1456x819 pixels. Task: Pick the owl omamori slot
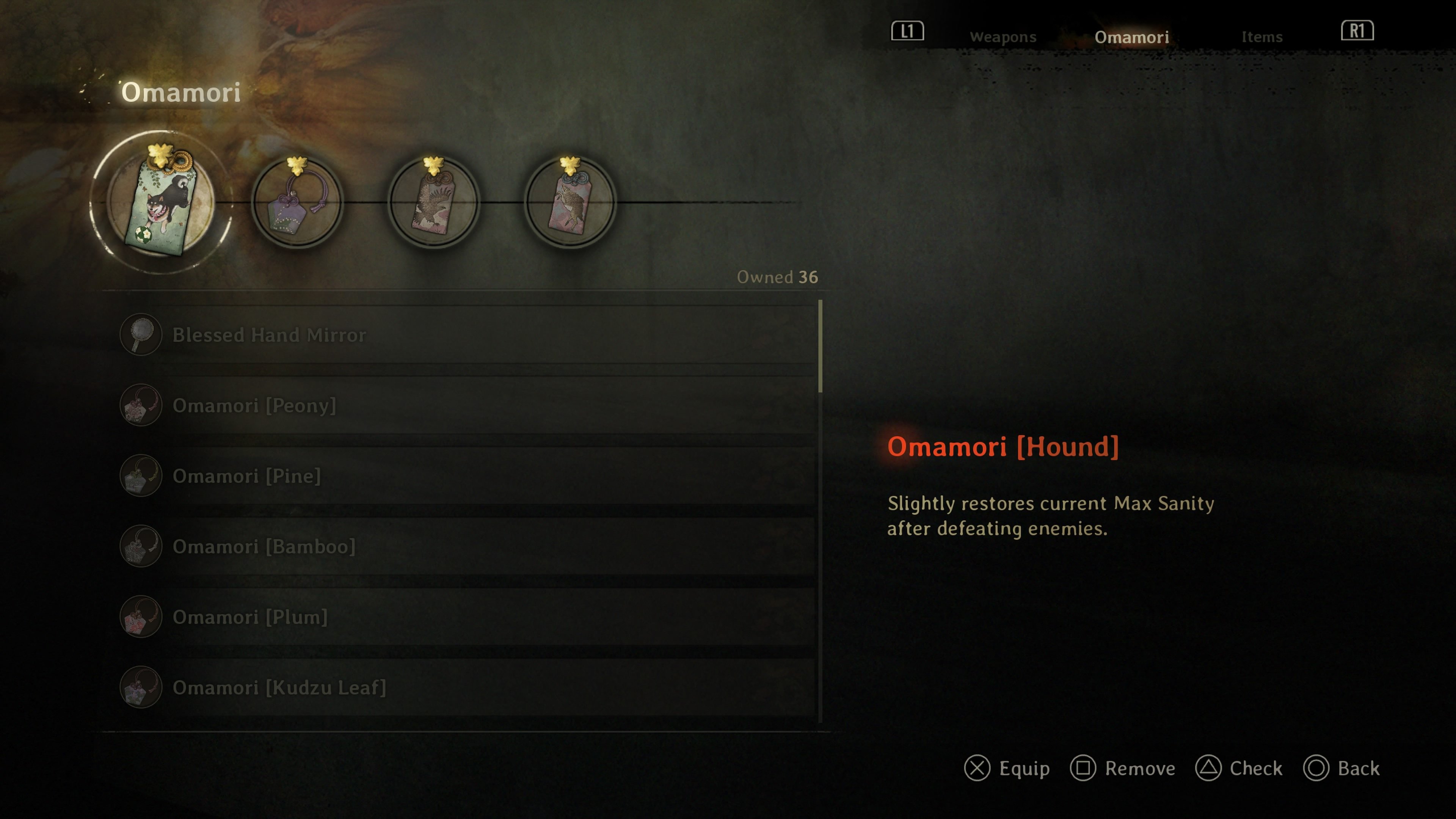(570, 202)
